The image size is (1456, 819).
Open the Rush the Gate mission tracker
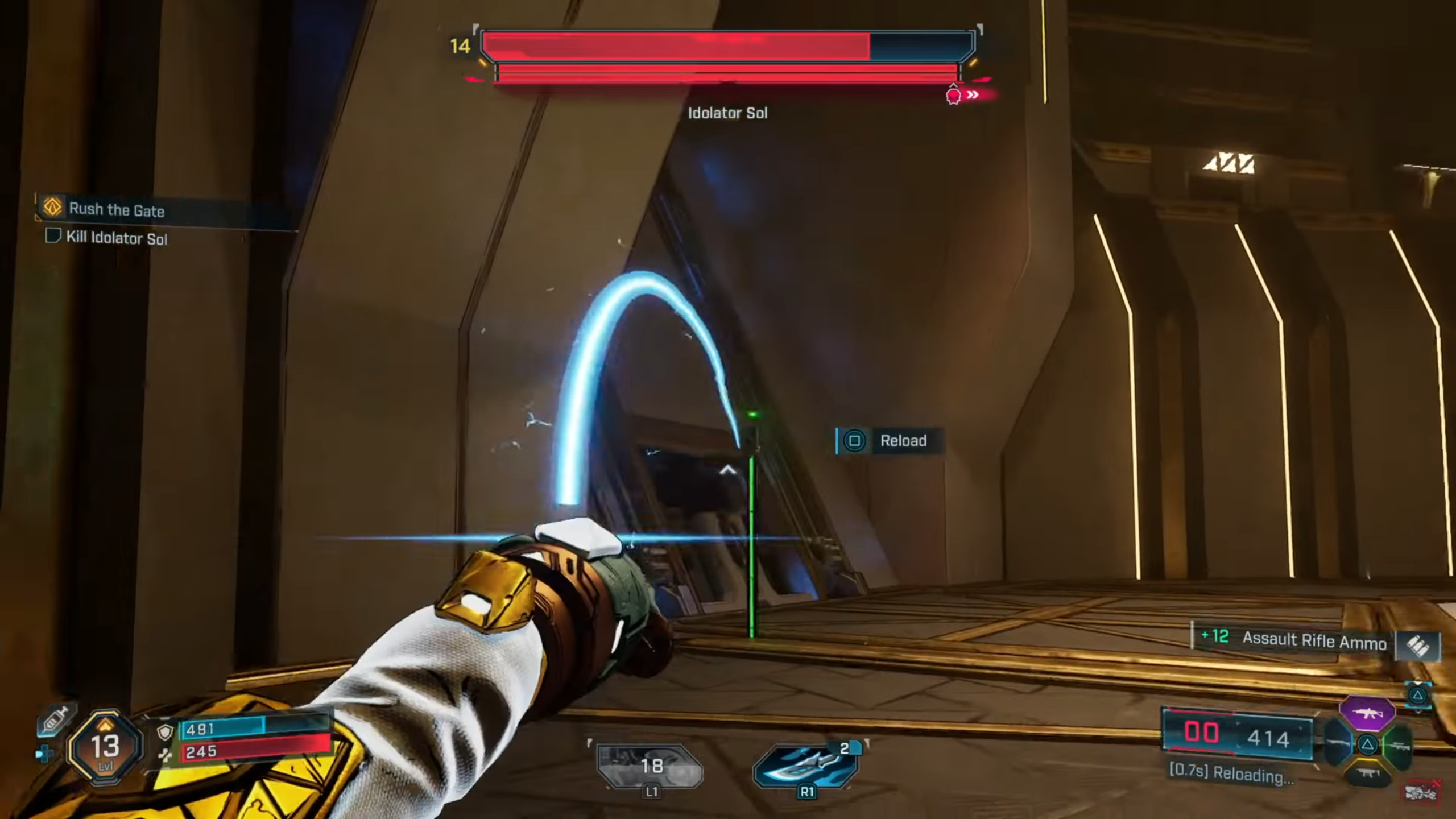pyautogui.click(x=117, y=209)
